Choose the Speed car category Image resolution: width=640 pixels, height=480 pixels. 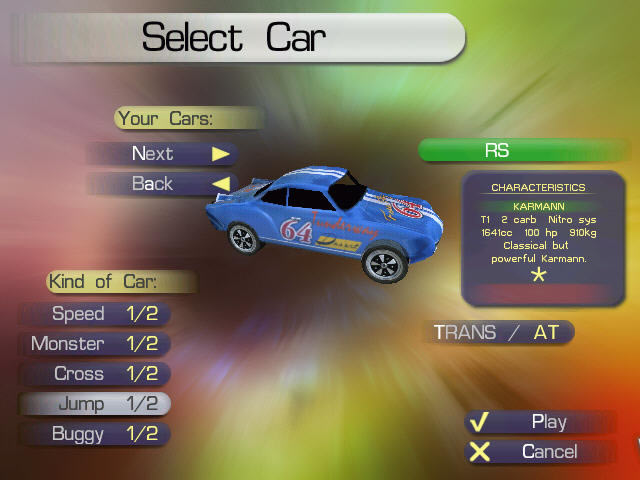95,314
